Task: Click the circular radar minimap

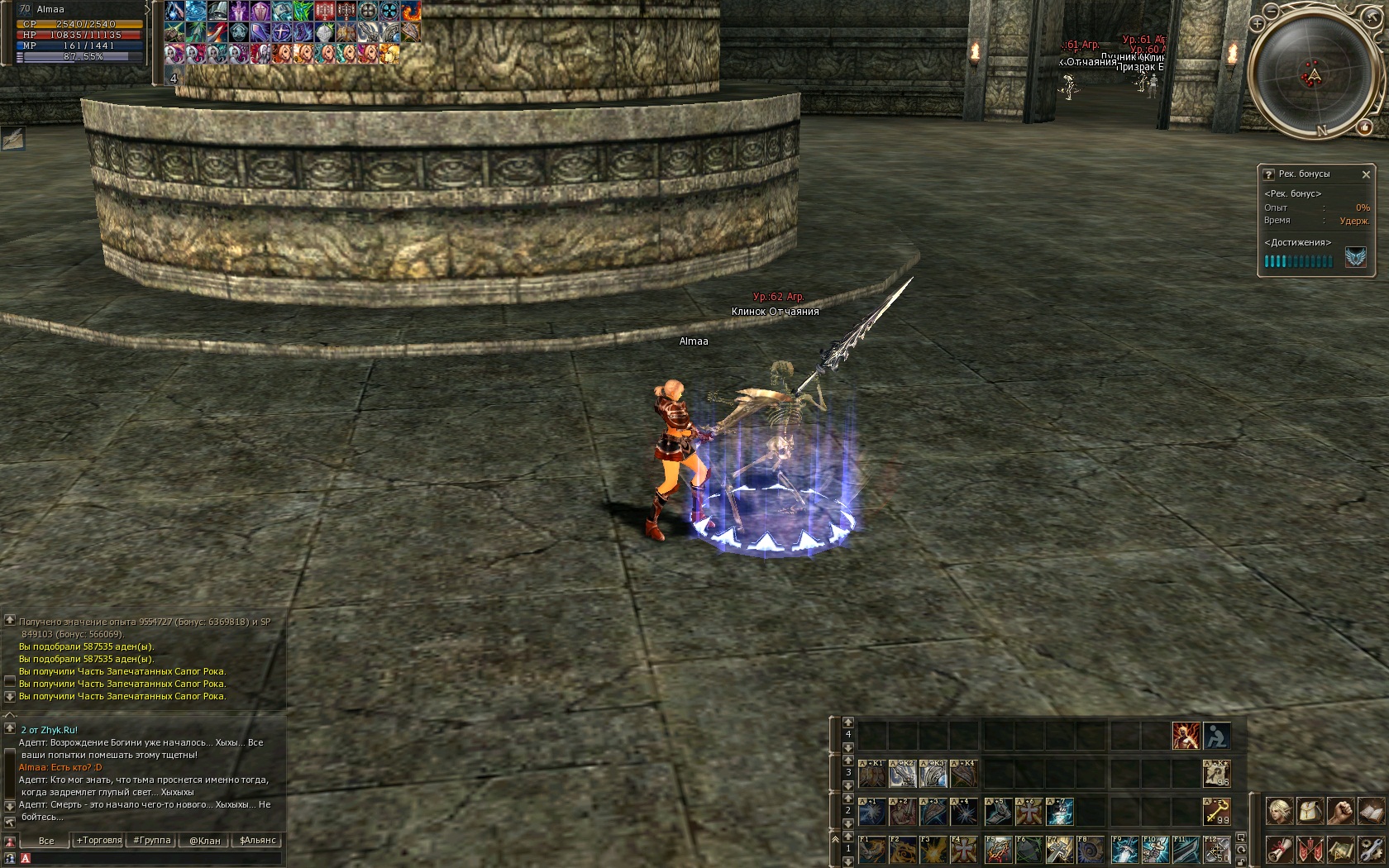Action: coord(1314,74)
